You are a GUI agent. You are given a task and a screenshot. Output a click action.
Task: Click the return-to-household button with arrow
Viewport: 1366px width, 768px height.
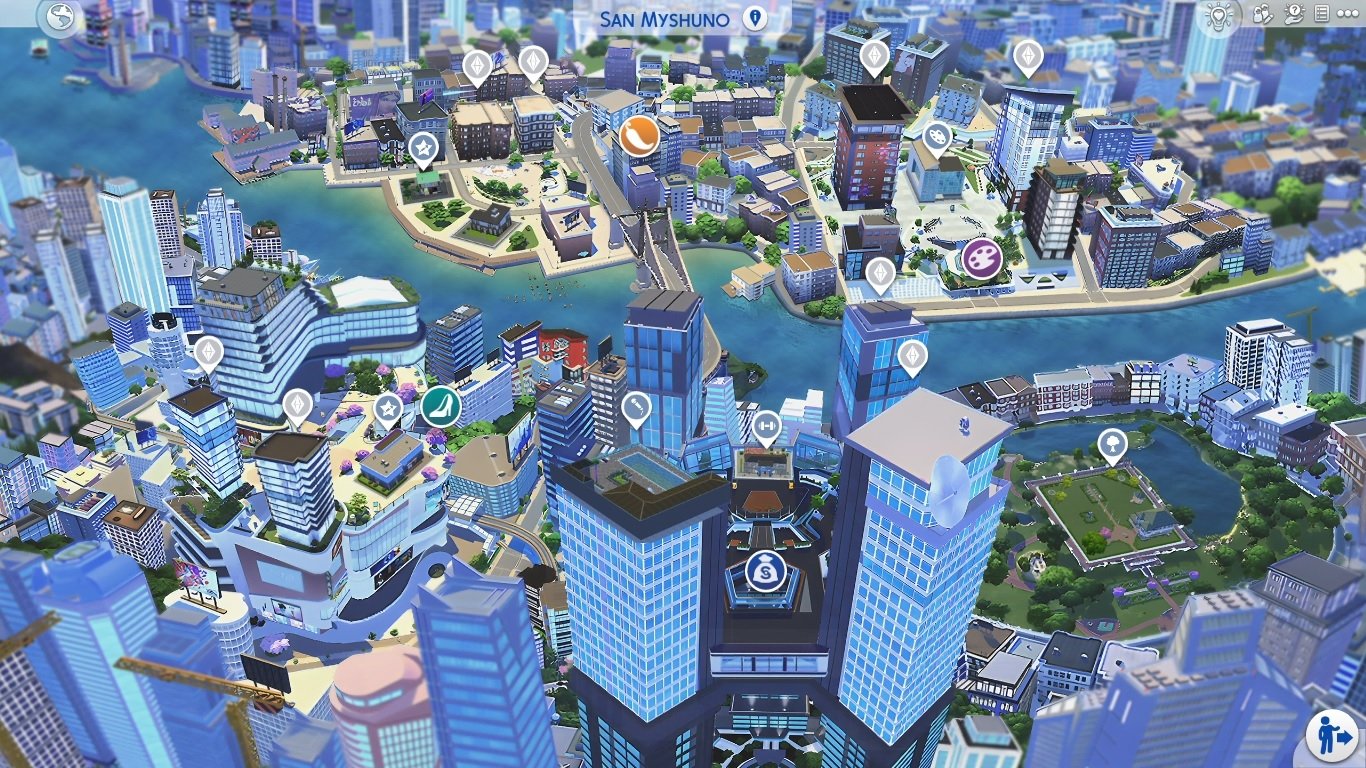click(x=1332, y=737)
